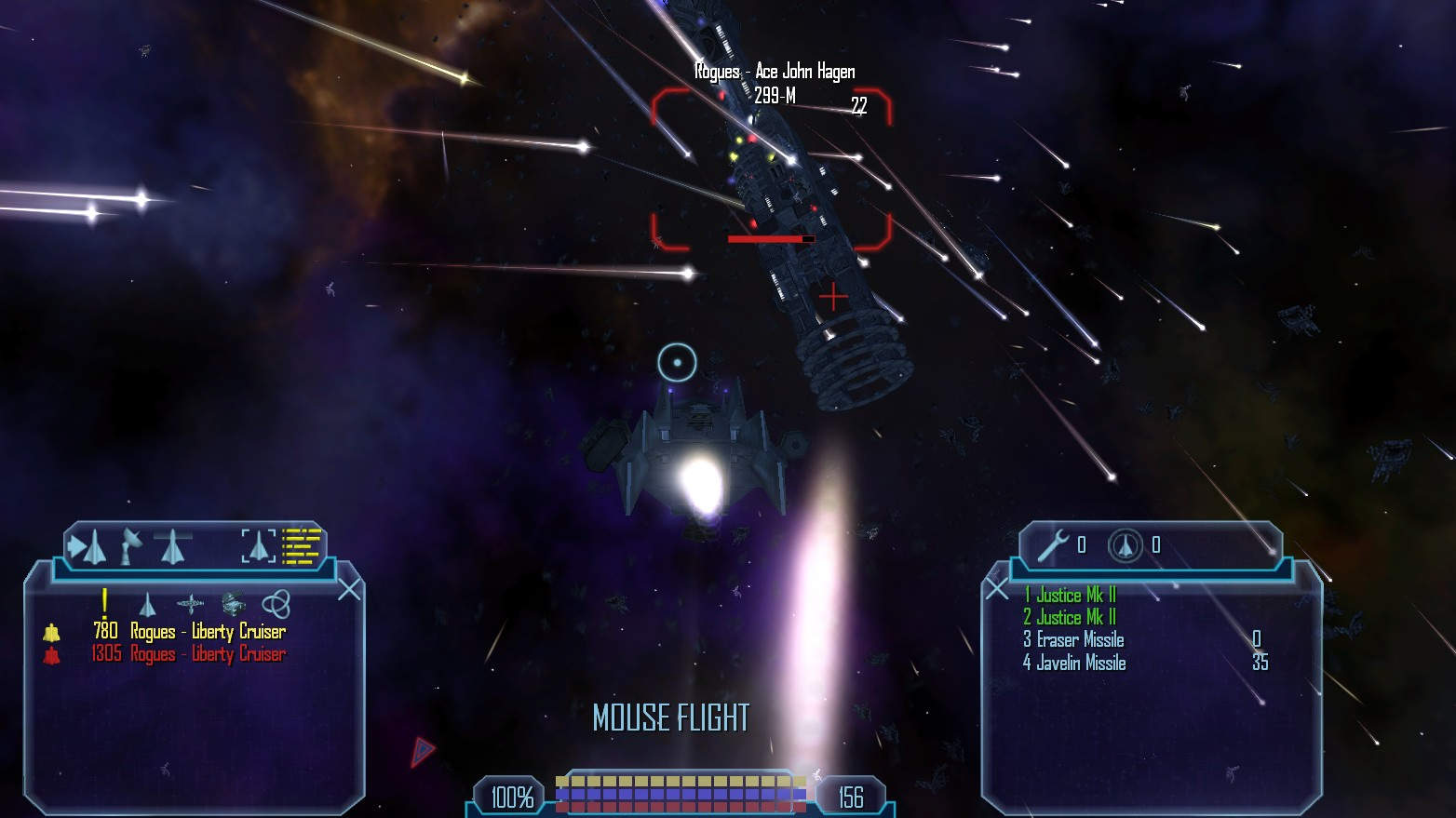Click the wrench nanobot repair icon
This screenshot has width=1456, height=818.
click(x=1052, y=544)
